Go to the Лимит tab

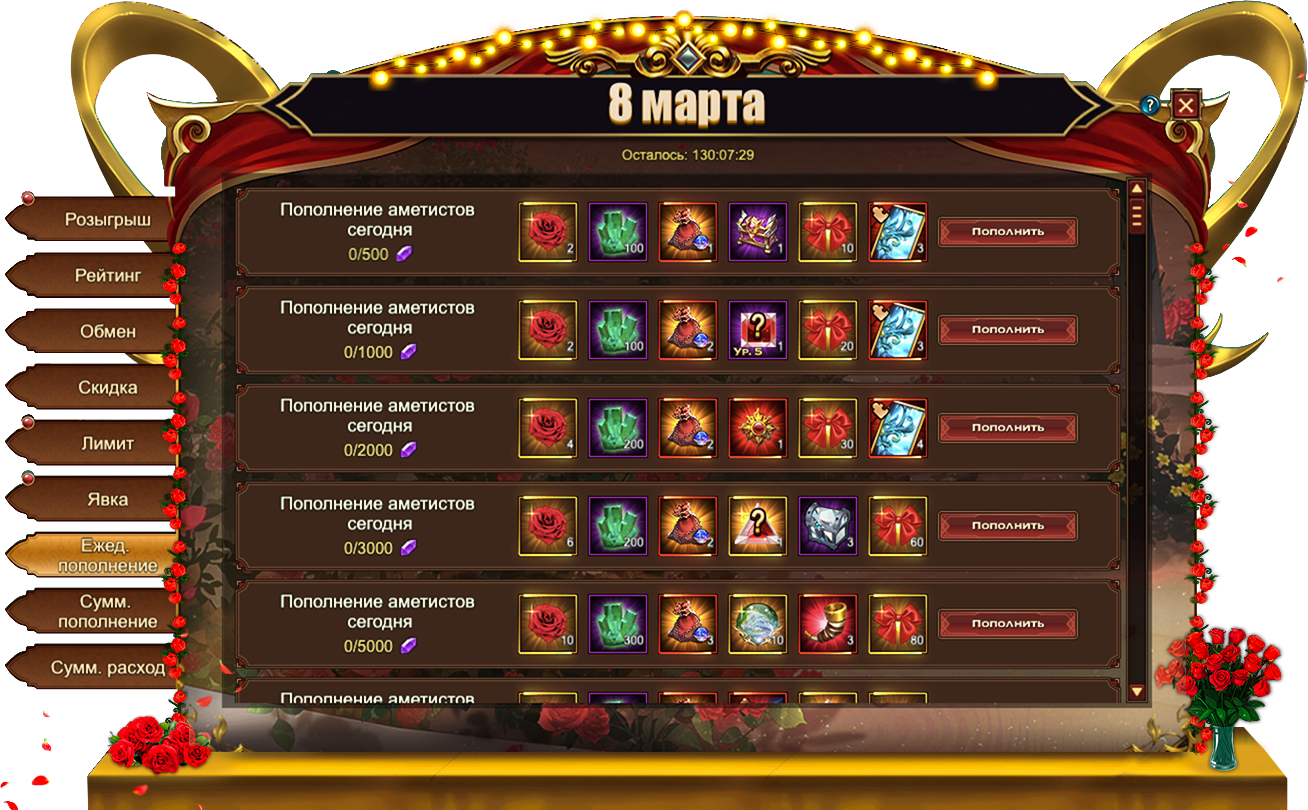(x=106, y=443)
